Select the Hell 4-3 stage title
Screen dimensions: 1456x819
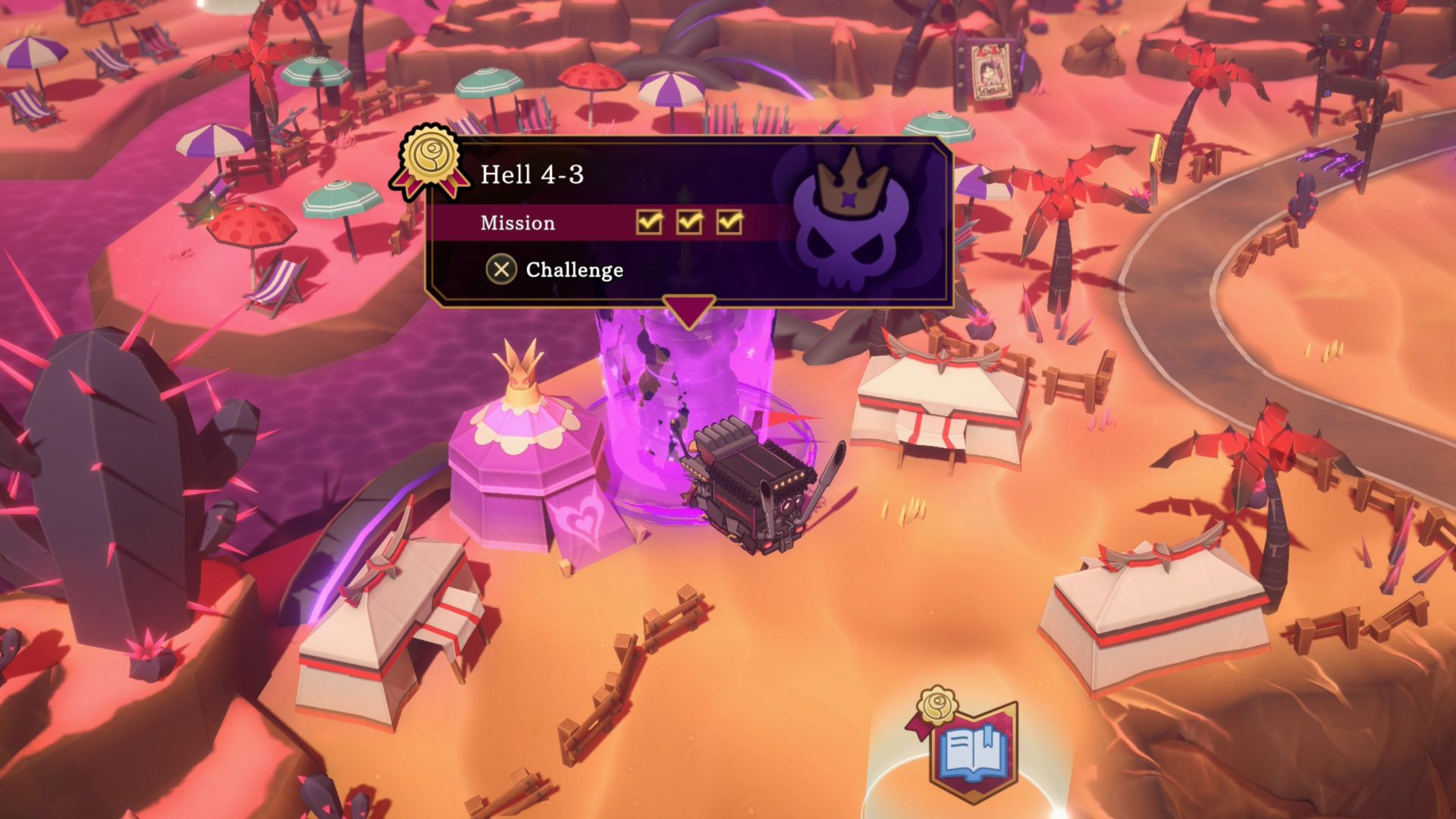point(532,174)
